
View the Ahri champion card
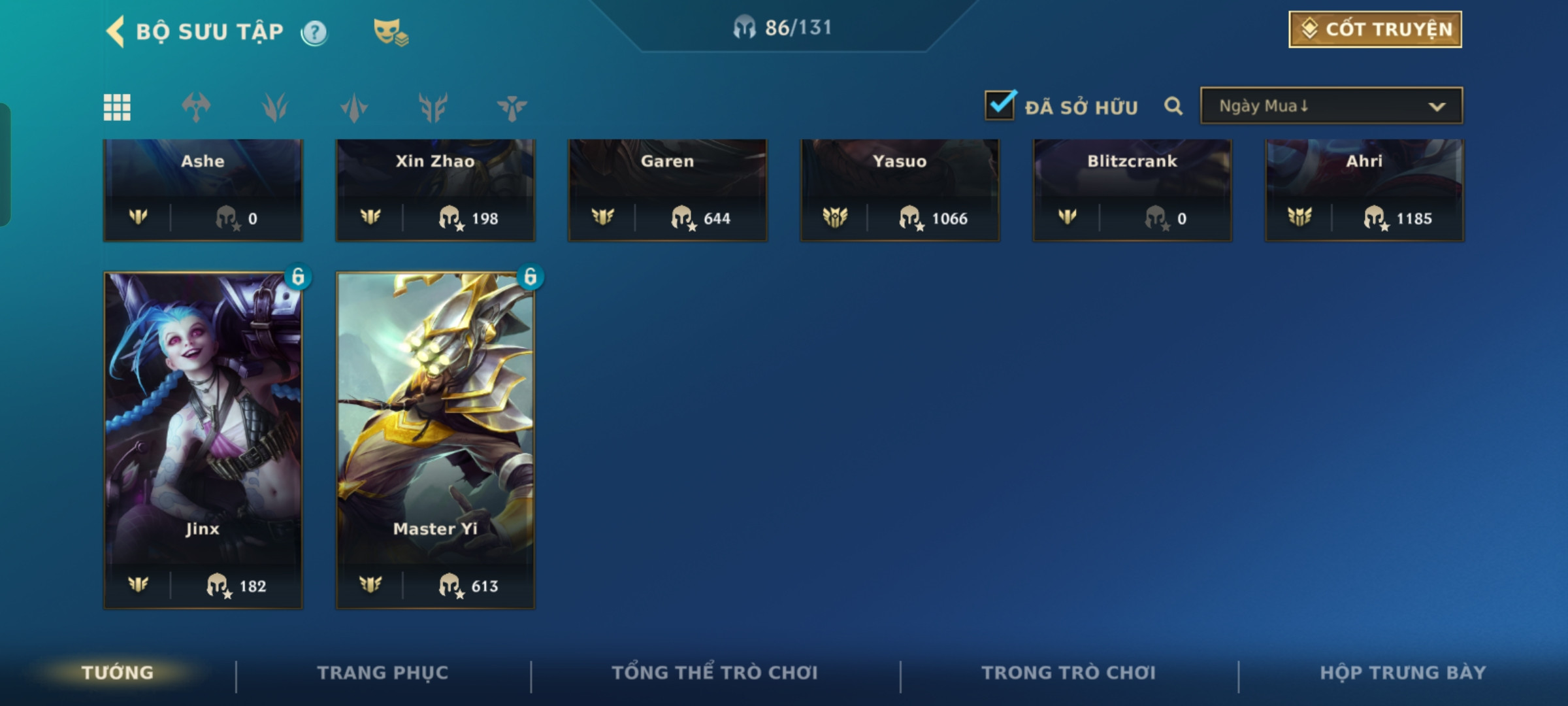click(1364, 190)
